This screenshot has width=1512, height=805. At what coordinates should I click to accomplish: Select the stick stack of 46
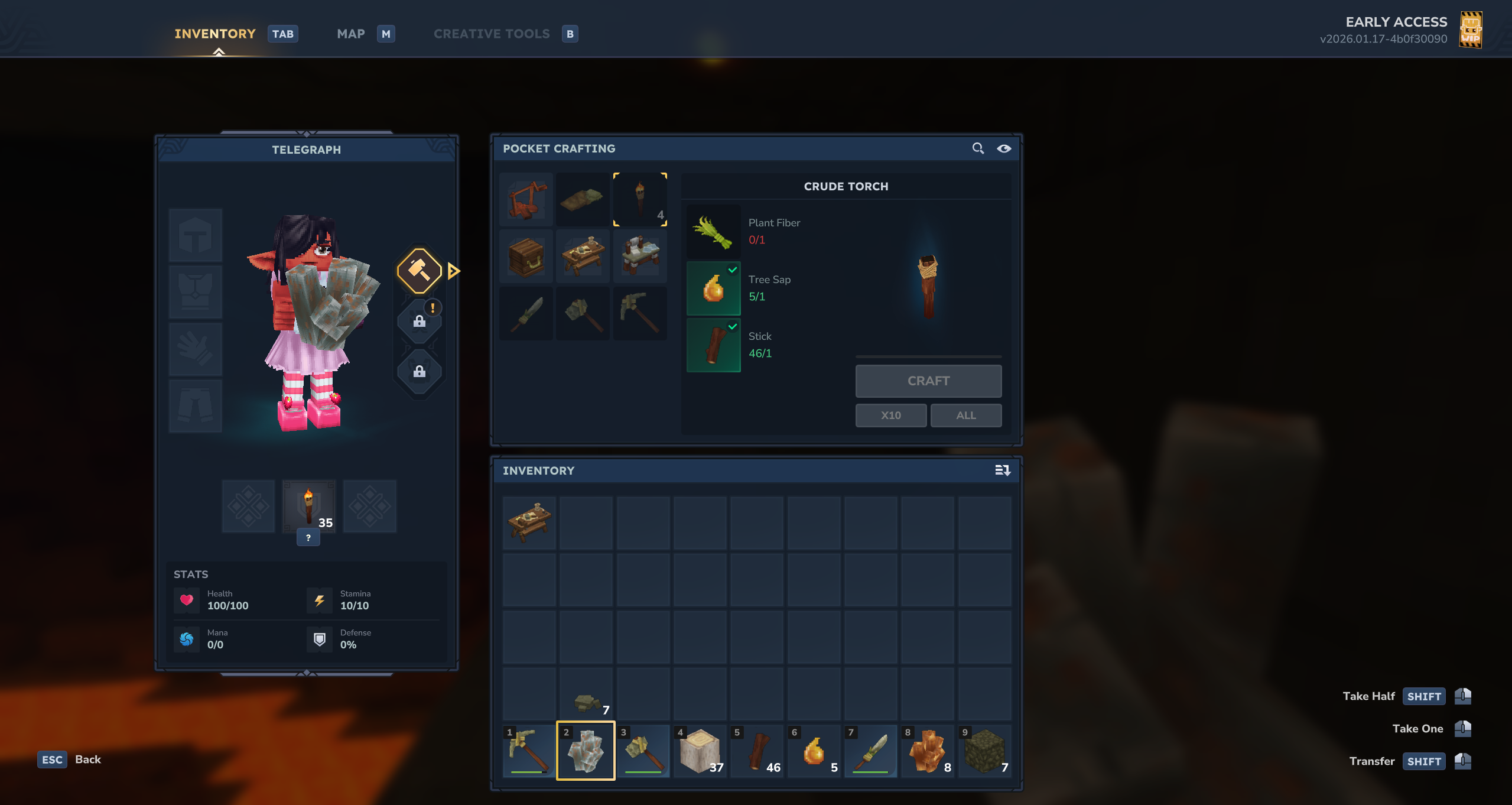pyautogui.click(x=757, y=751)
